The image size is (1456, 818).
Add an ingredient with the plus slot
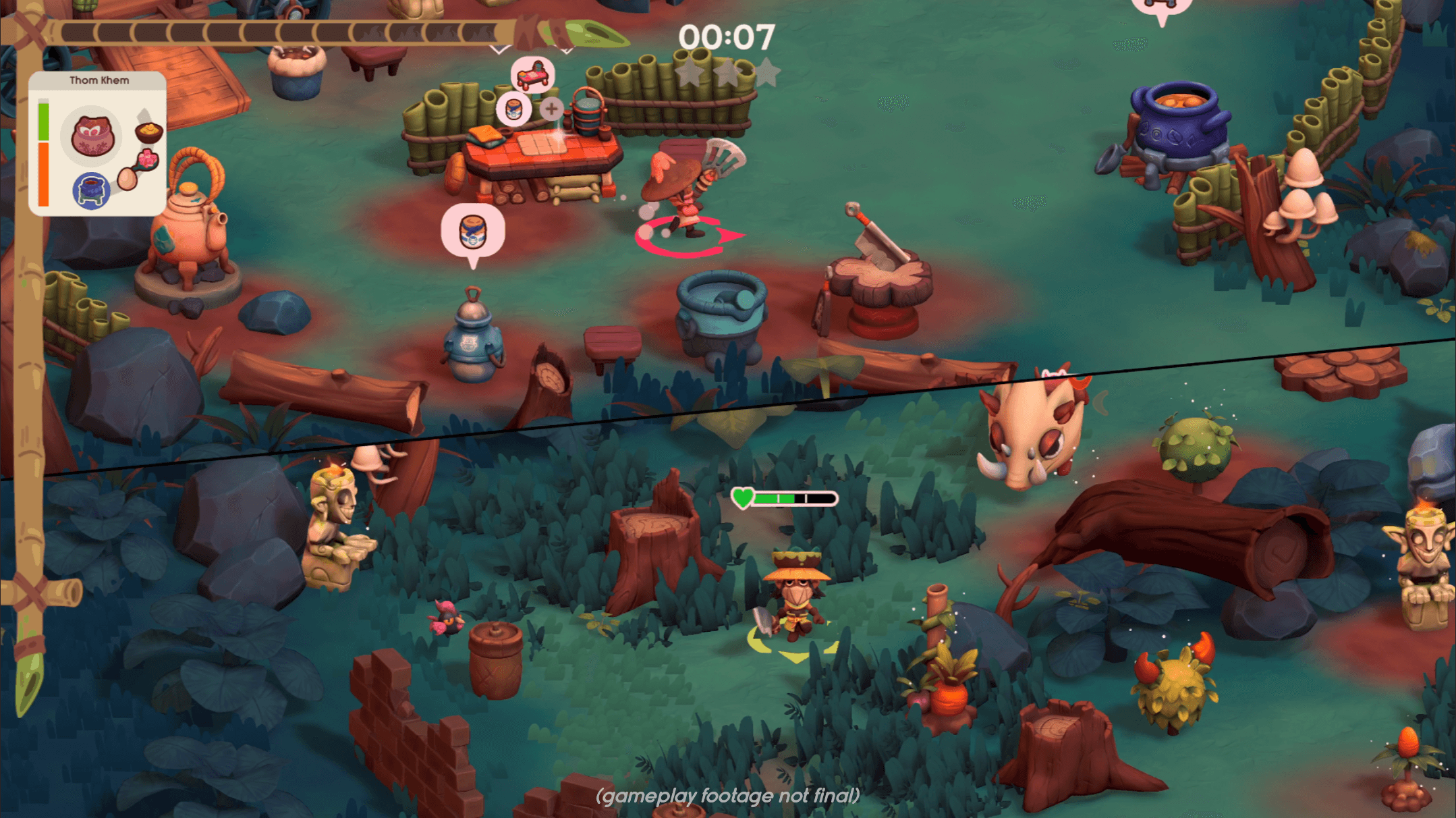tap(551, 108)
